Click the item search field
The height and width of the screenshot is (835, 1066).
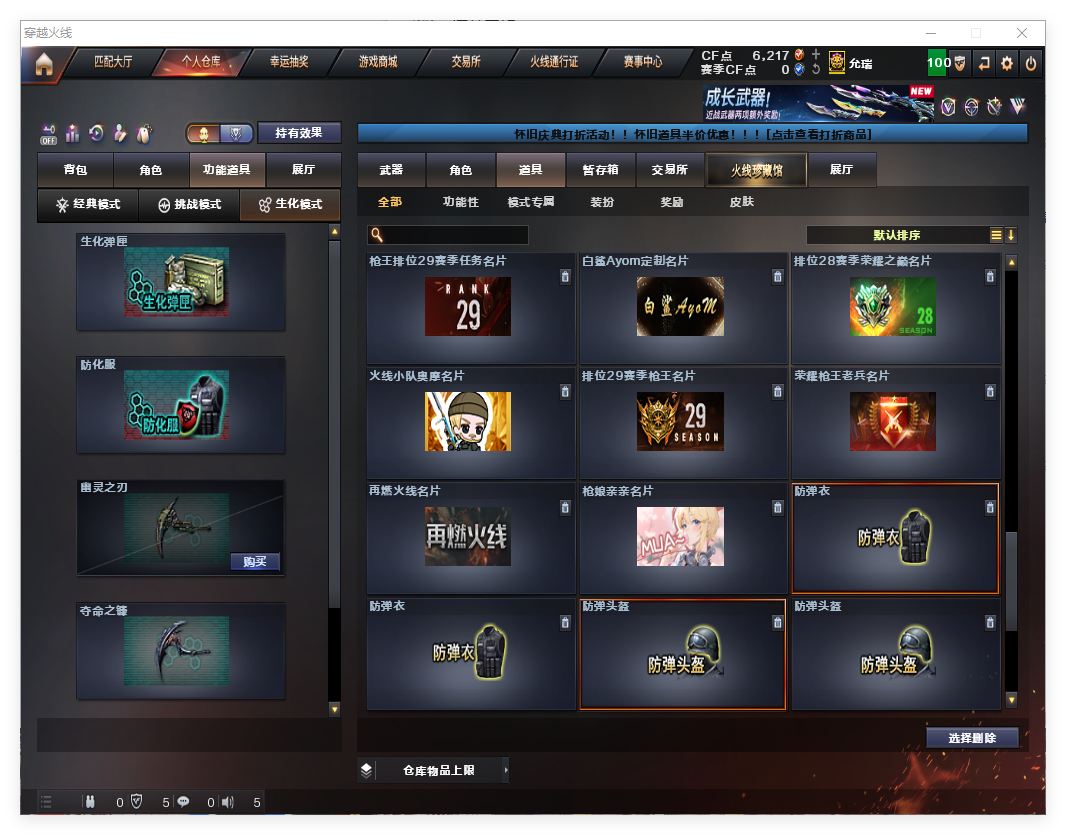click(455, 235)
